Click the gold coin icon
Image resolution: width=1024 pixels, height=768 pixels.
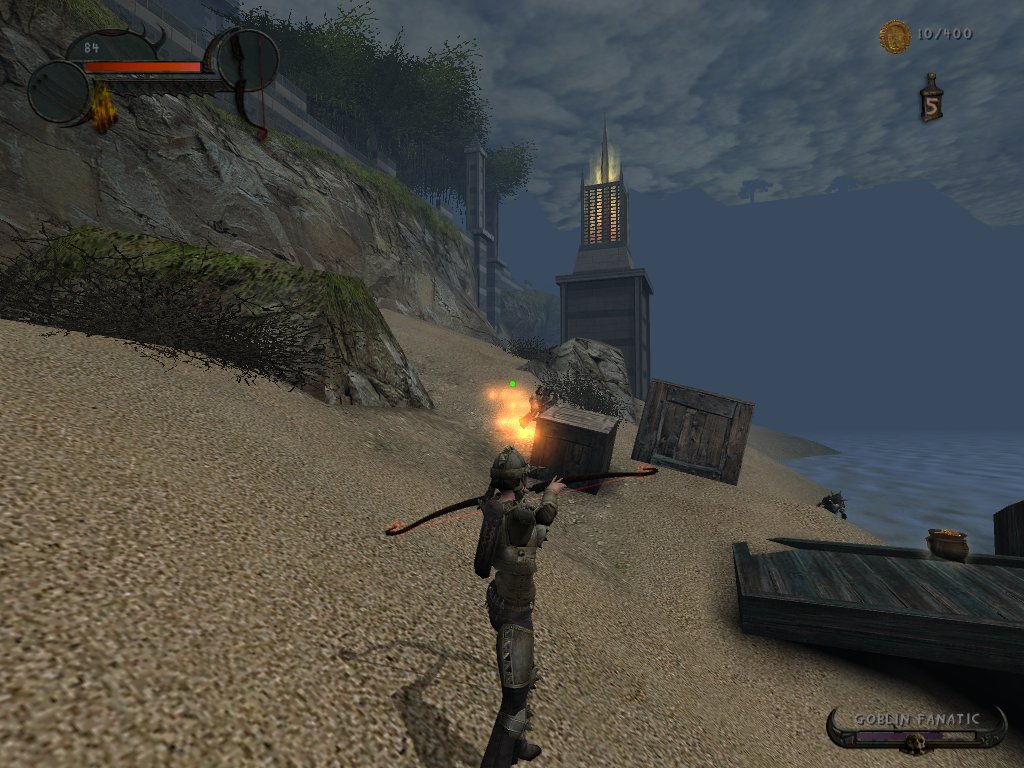(x=894, y=37)
